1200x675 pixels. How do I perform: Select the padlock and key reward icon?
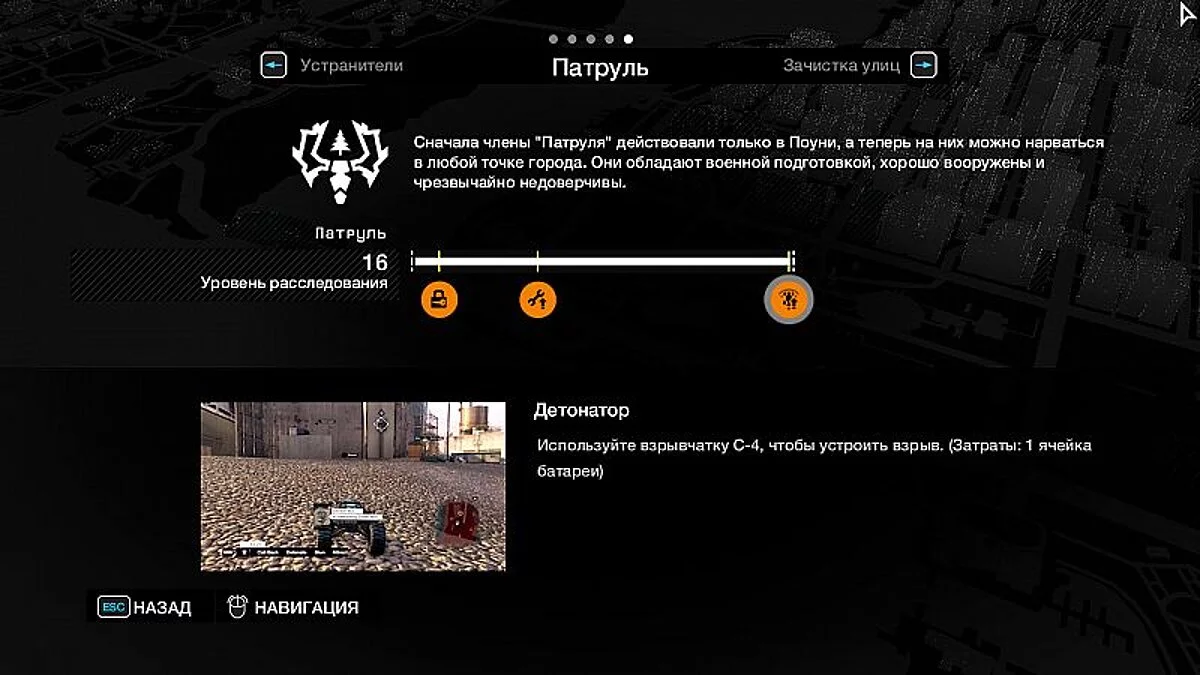point(439,298)
